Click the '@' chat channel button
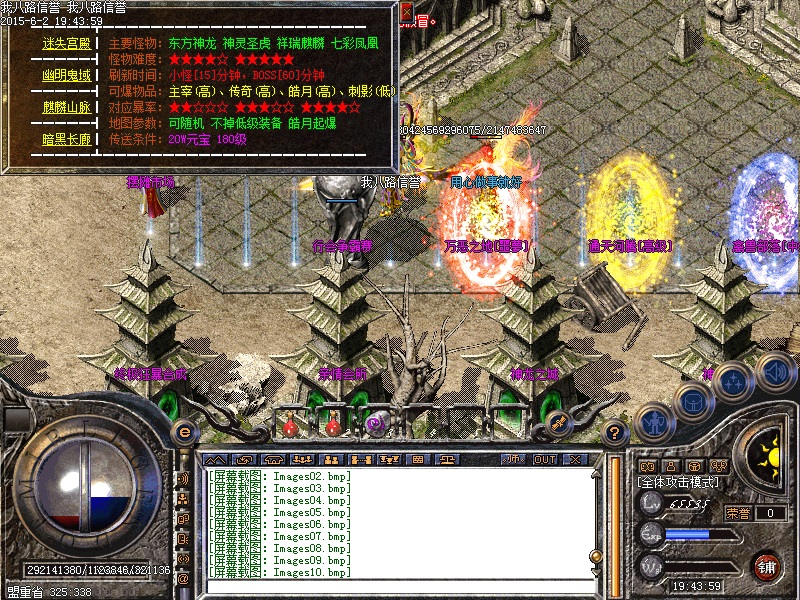Viewport: 800px width, 600px height. click(183, 578)
